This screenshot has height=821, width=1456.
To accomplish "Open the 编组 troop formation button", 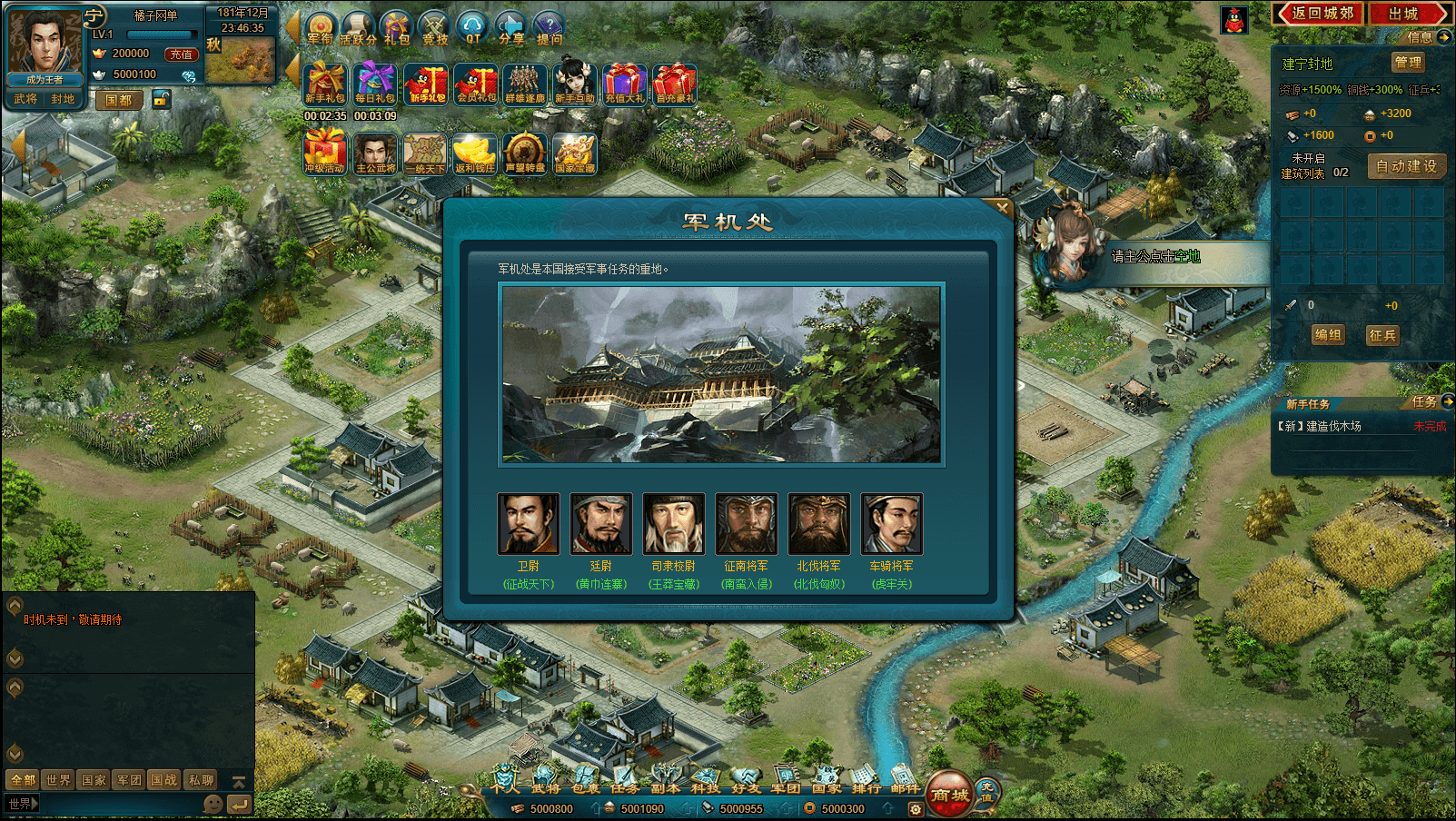I will coord(1328,335).
